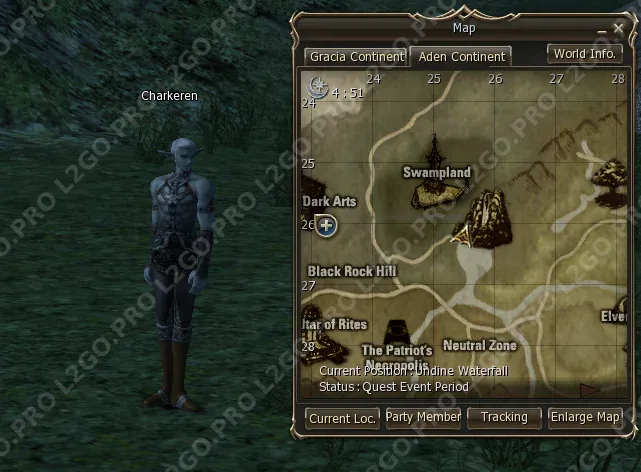
Task: Activate the Tracking button
Action: (504, 417)
